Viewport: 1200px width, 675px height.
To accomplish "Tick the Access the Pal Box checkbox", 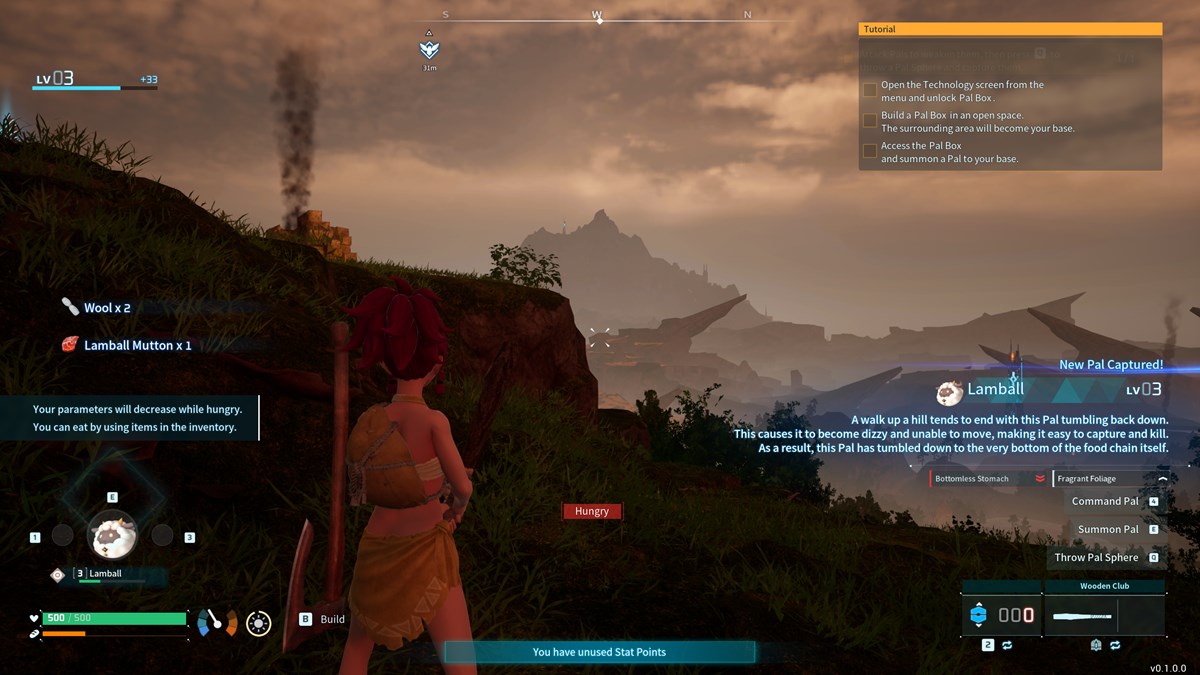I will click(x=870, y=151).
